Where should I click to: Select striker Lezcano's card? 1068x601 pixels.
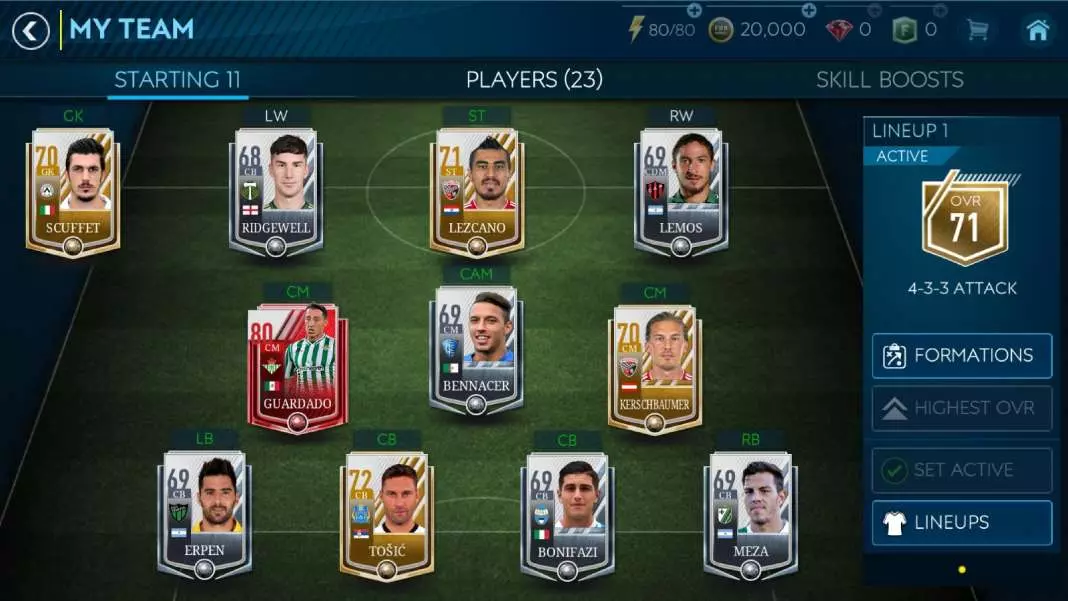[477, 190]
